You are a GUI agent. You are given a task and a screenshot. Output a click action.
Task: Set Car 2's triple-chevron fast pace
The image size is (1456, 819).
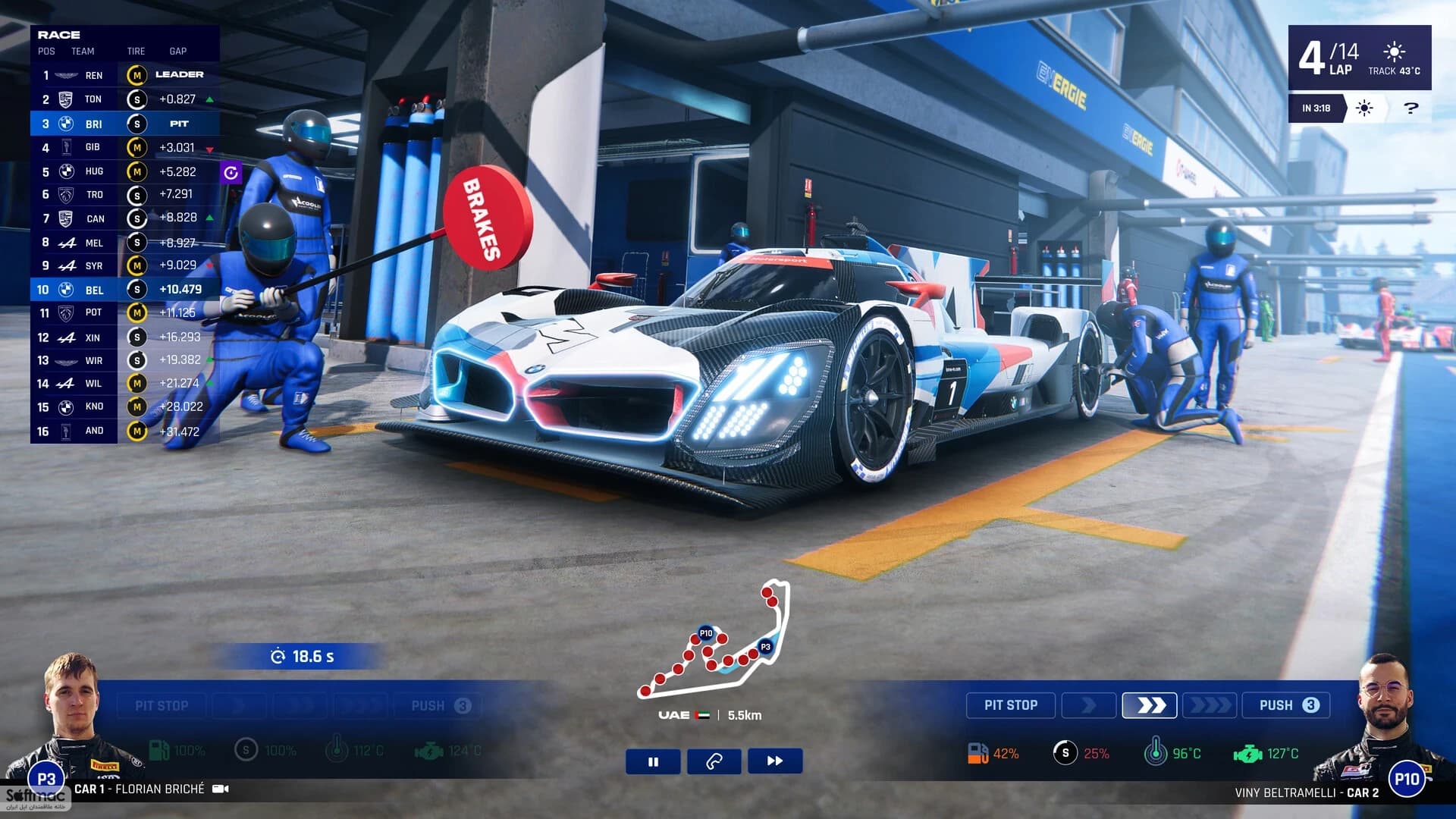point(1210,705)
